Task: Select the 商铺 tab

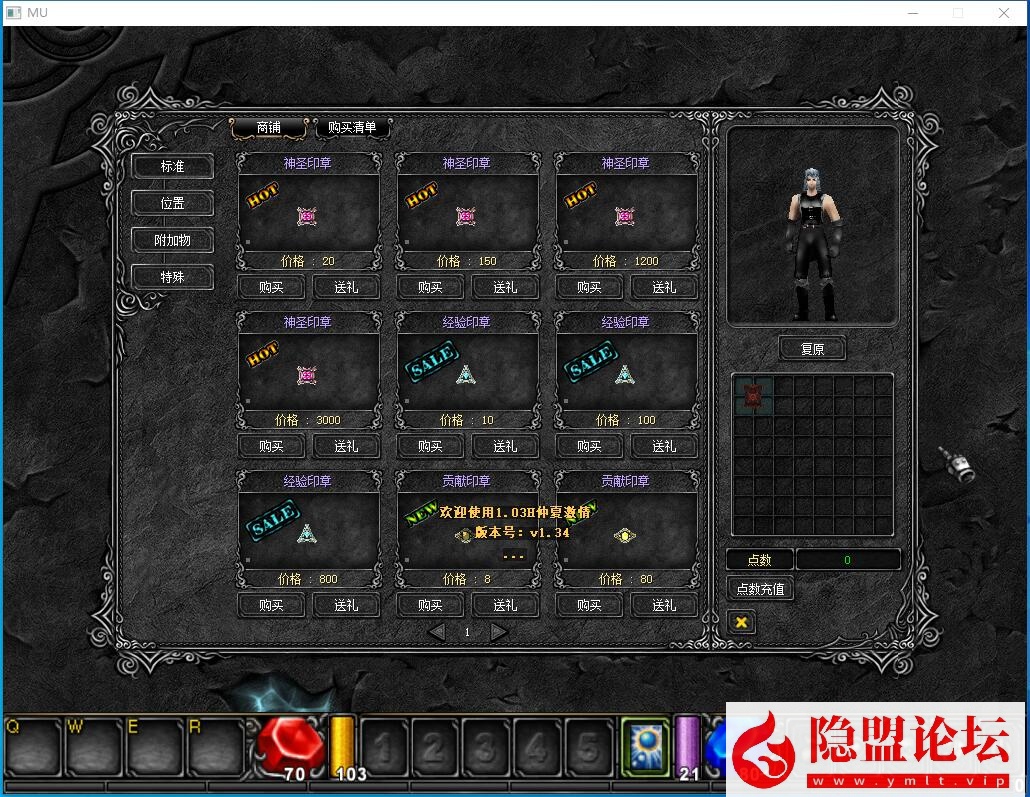Action: point(268,128)
